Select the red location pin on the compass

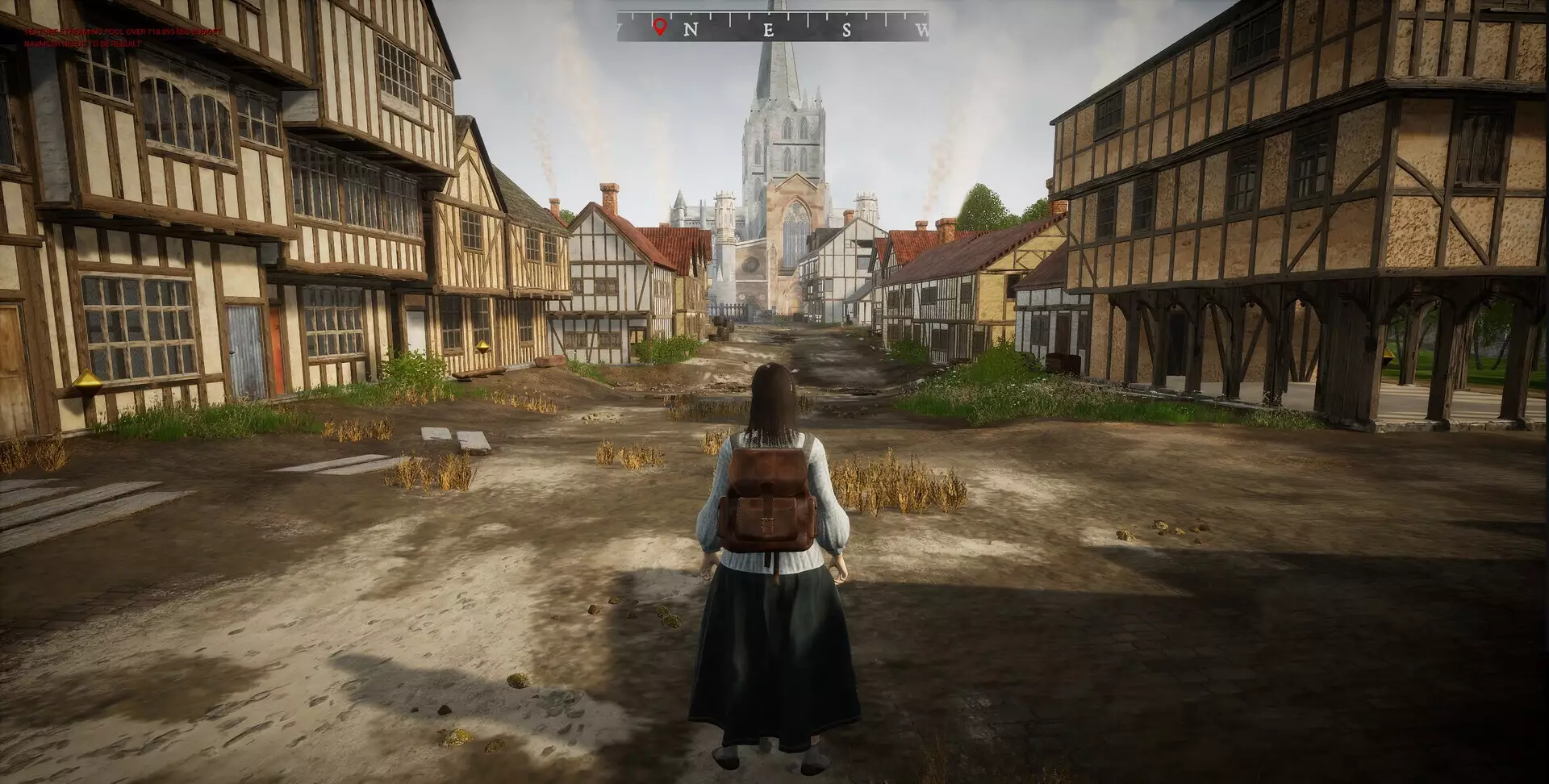point(660,26)
